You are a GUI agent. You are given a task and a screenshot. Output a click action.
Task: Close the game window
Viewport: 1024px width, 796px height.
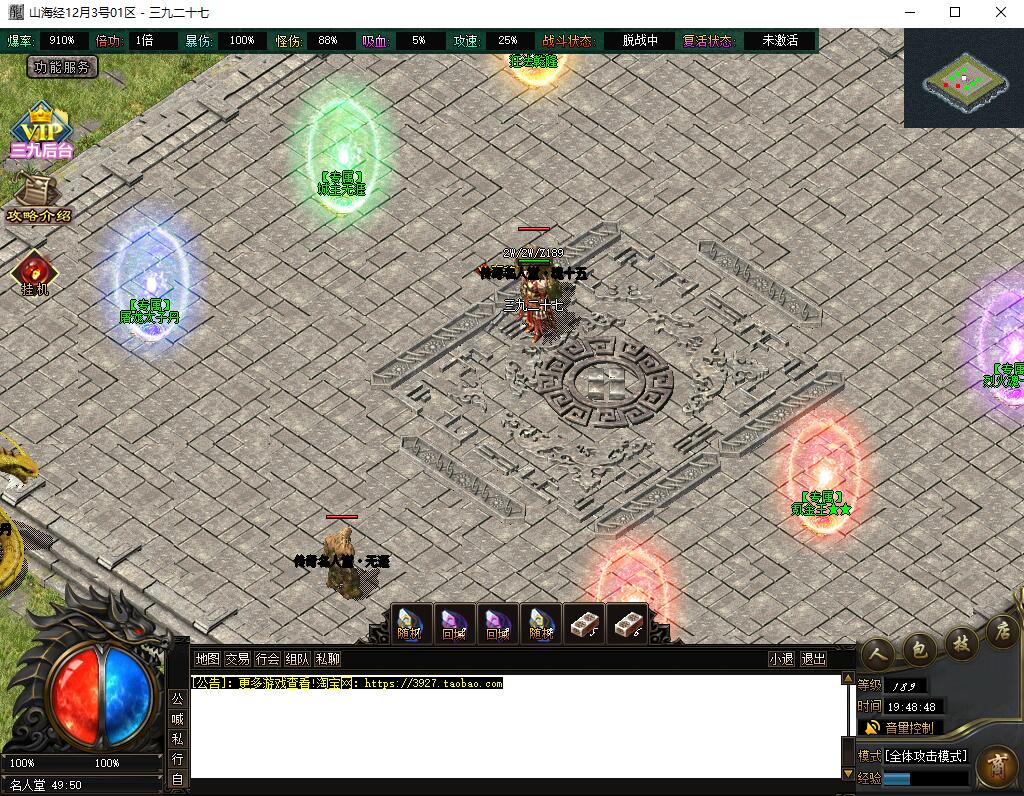click(1001, 12)
